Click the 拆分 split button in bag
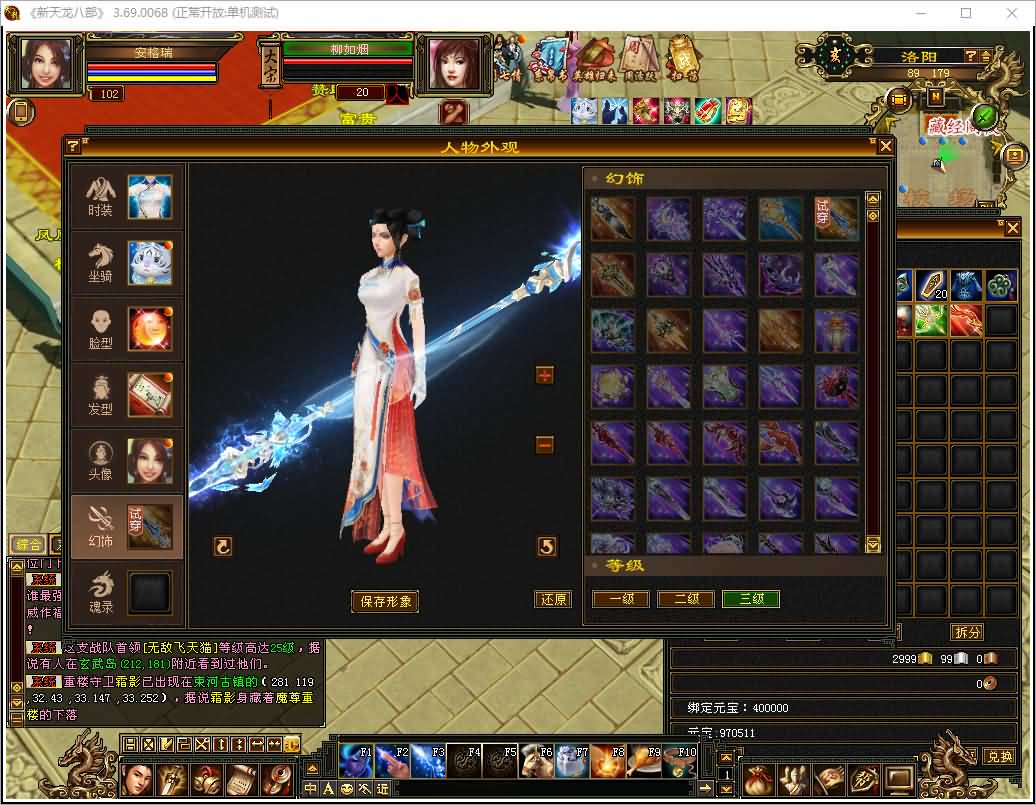The image size is (1036, 805). pos(966,632)
